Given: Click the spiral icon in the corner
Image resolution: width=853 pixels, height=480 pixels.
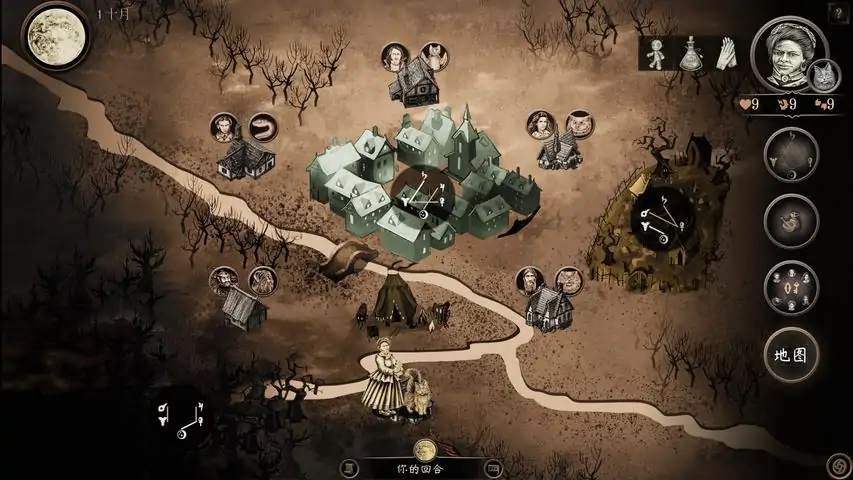Looking at the screenshot, I should [837, 464].
